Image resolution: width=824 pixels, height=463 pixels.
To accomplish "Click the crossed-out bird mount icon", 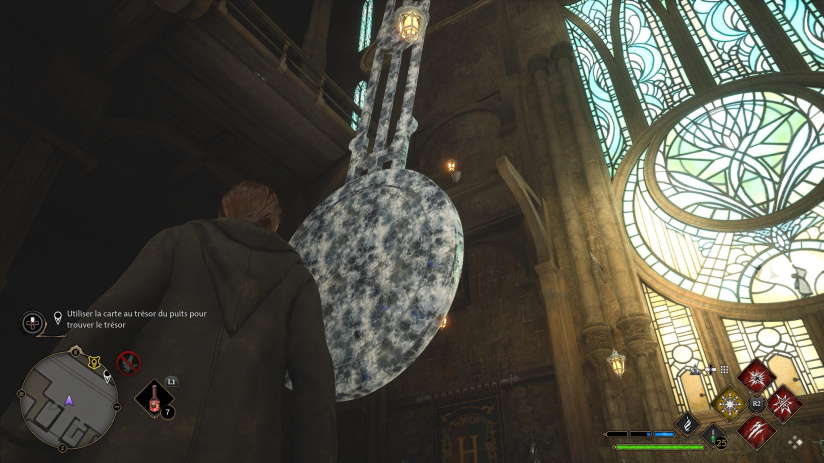I will pos(128,362).
